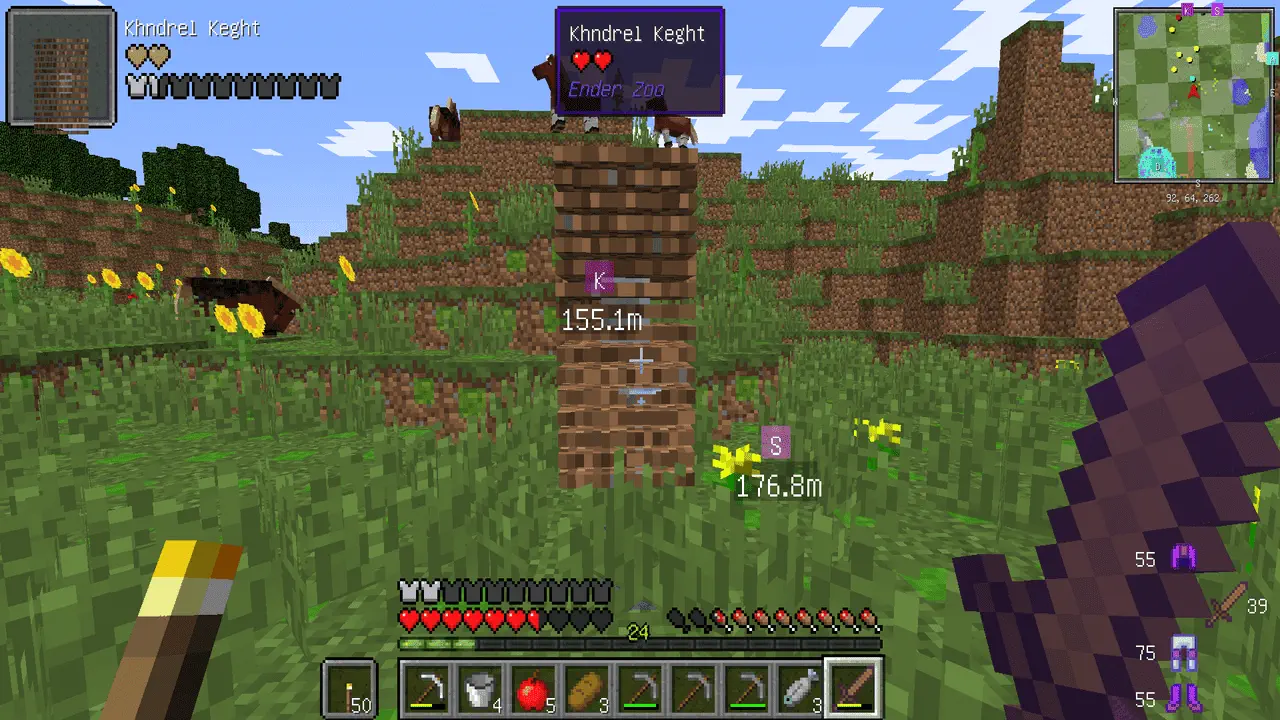Click the purple helmet durability icon

pyautogui.click(x=1185, y=558)
